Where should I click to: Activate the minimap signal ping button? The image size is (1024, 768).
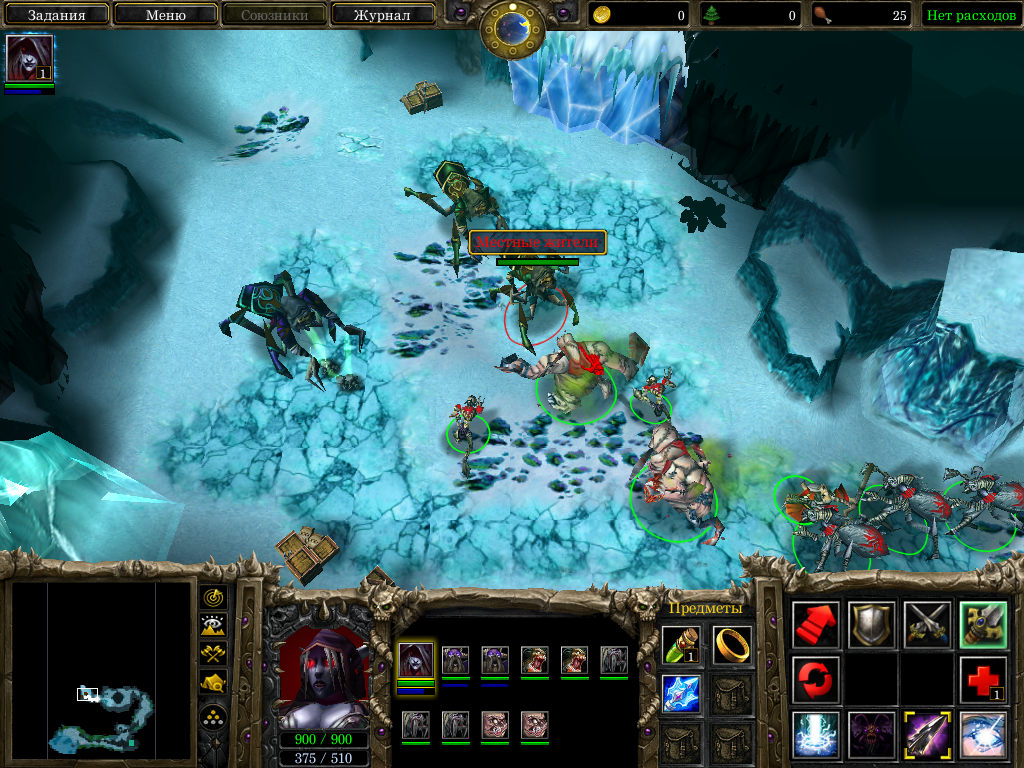tap(214, 598)
